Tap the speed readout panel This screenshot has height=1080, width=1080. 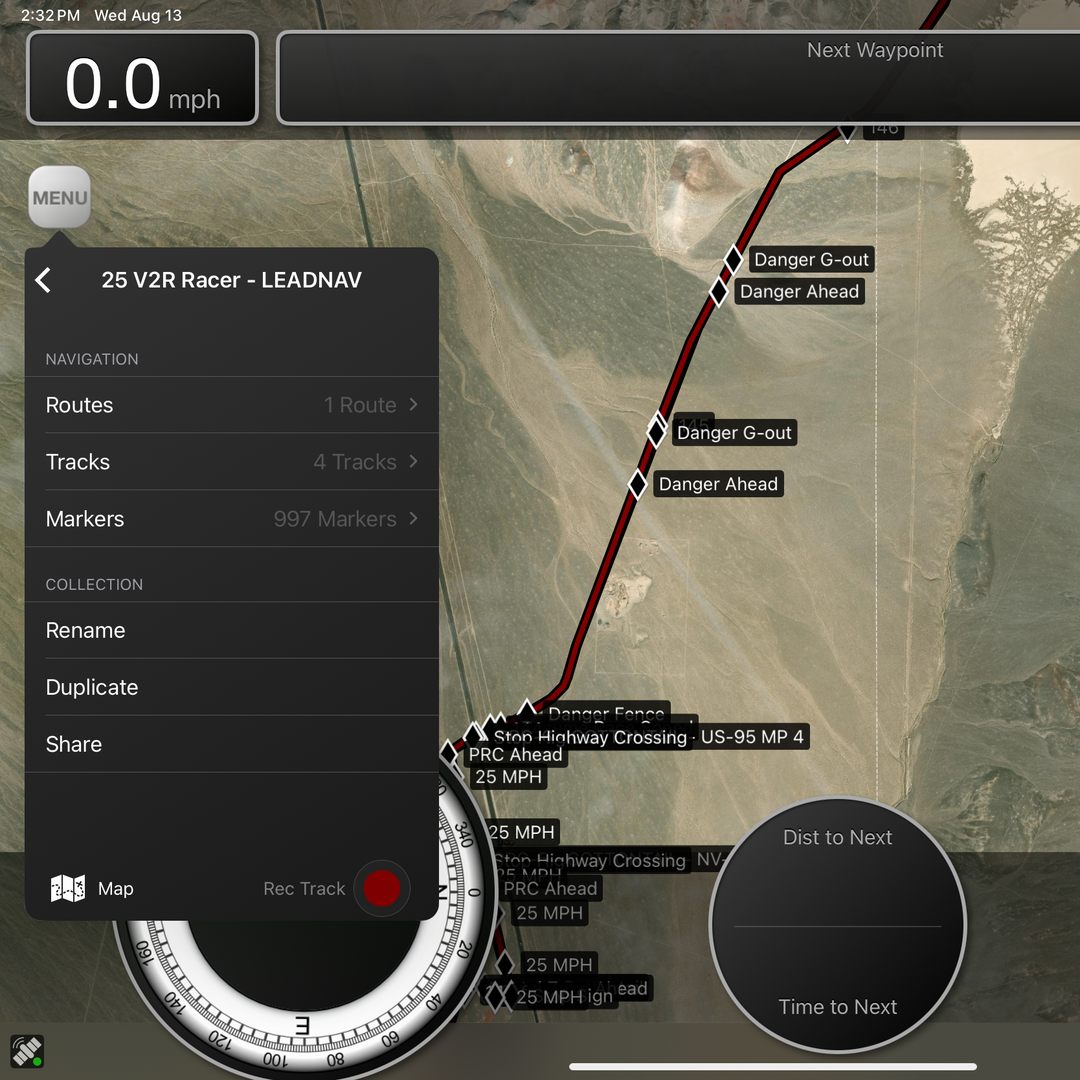(x=142, y=78)
